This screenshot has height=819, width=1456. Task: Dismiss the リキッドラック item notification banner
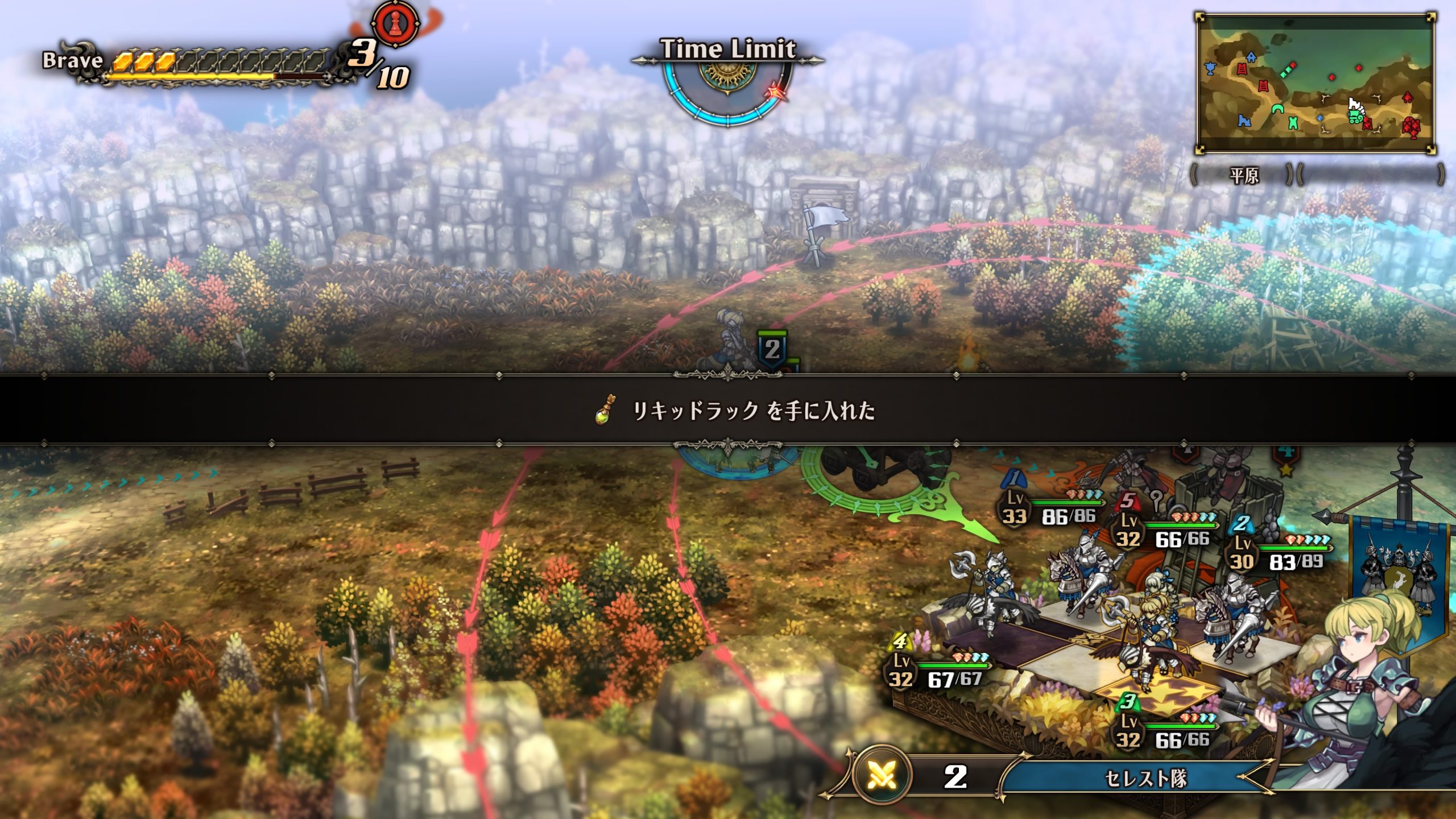tap(728, 409)
